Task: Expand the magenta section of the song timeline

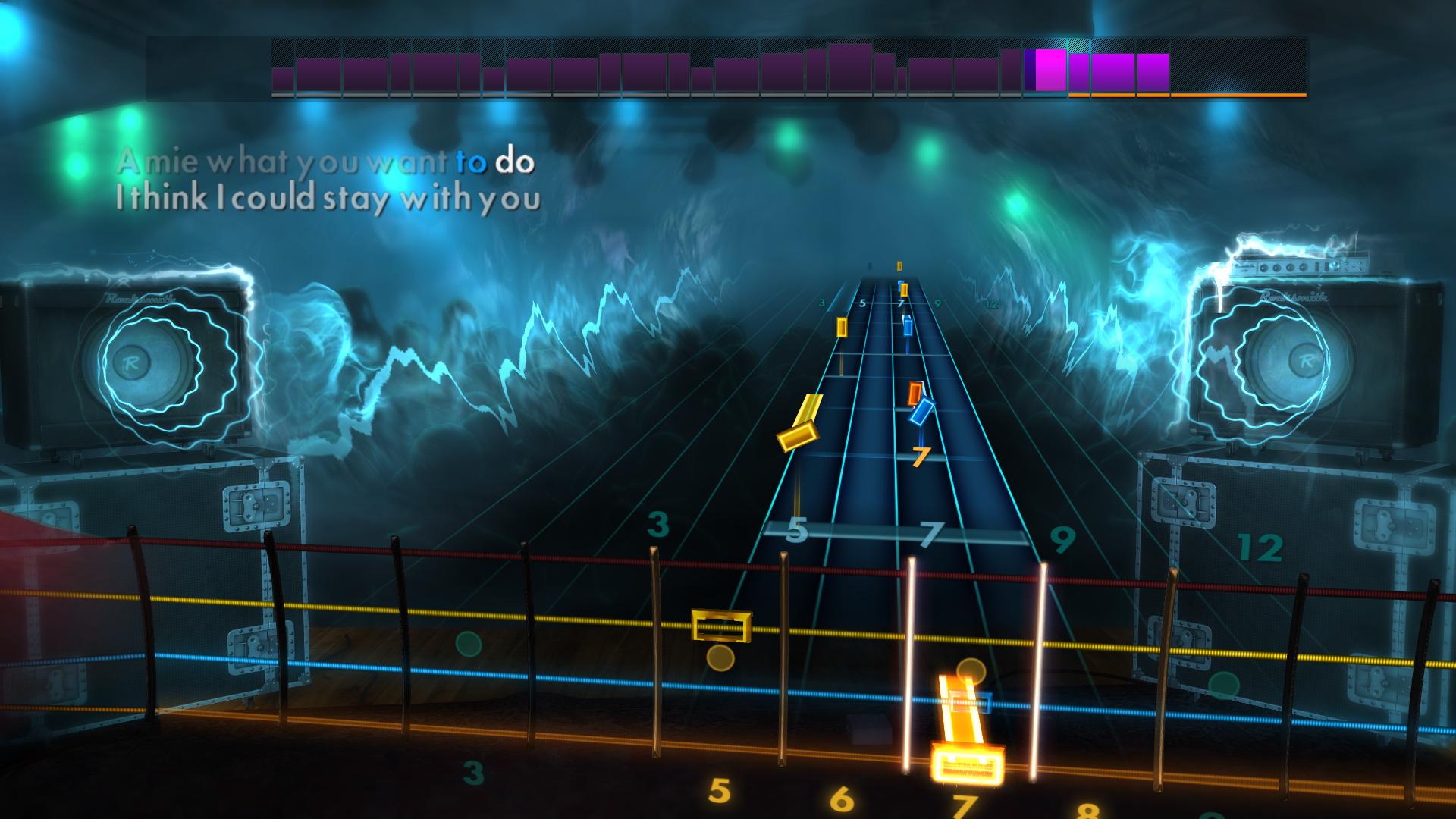Action: click(x=1049, y=72)
